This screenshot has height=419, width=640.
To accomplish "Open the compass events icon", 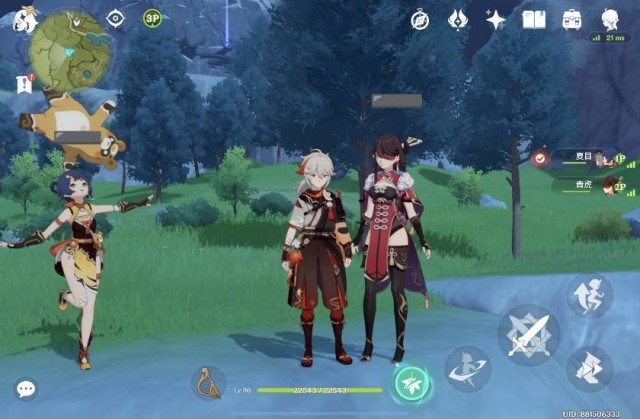I will [x=420, y=19].
